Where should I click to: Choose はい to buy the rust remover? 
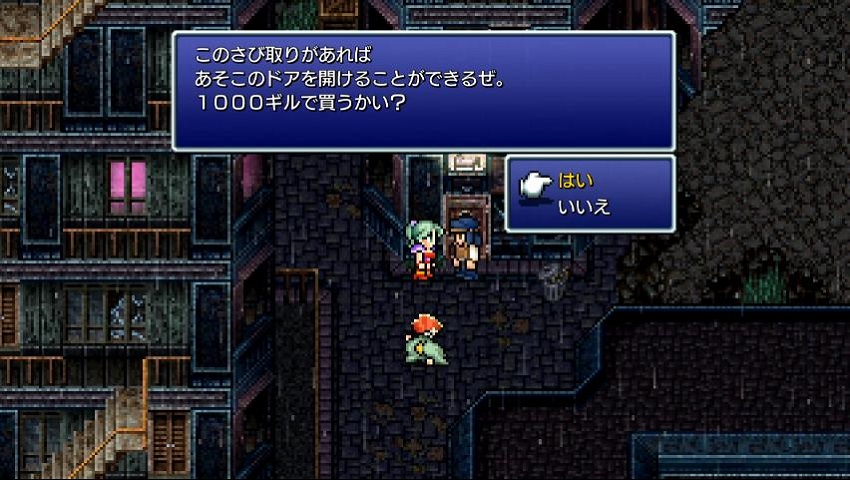coord(577,181)
